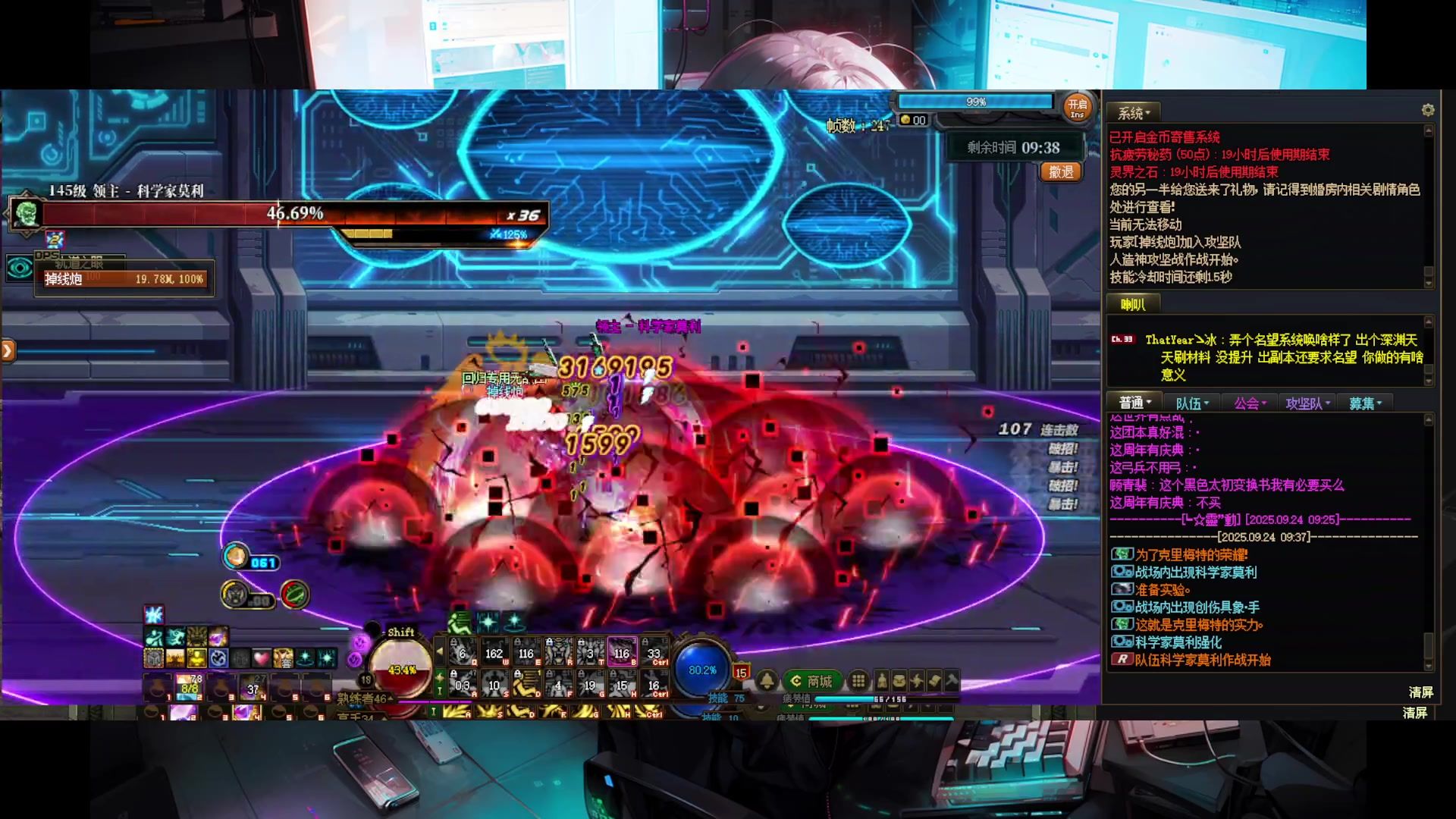
Task: Click the orange 开启 Ins button
Action: click(1077, 108)
